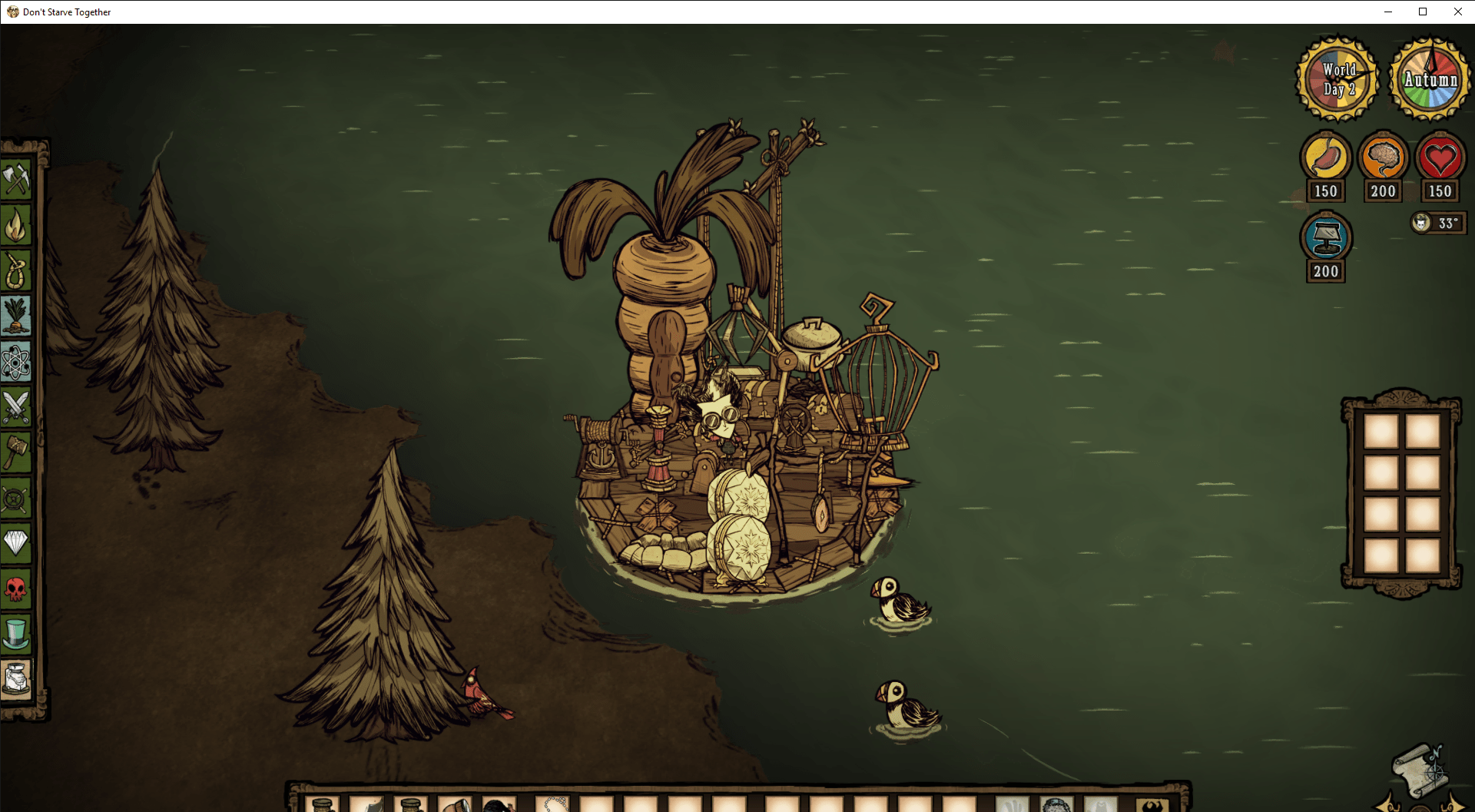Click the brain sanity meter showing 200
The height and width of the screenshot is (812, 1475).
pyautogui.click(x=1383, y=160)
